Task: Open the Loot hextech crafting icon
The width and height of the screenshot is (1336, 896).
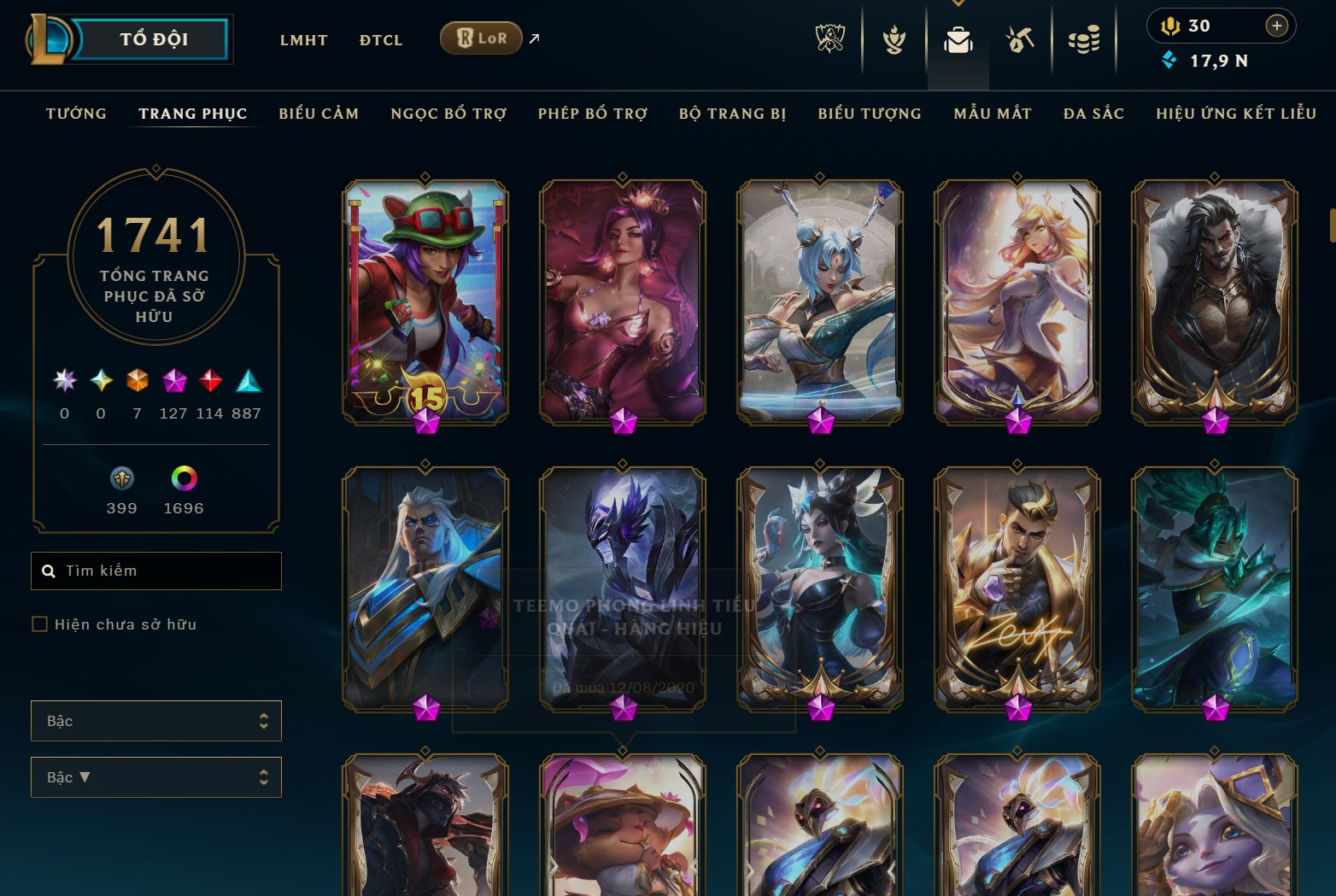Action: (1021, 38)
